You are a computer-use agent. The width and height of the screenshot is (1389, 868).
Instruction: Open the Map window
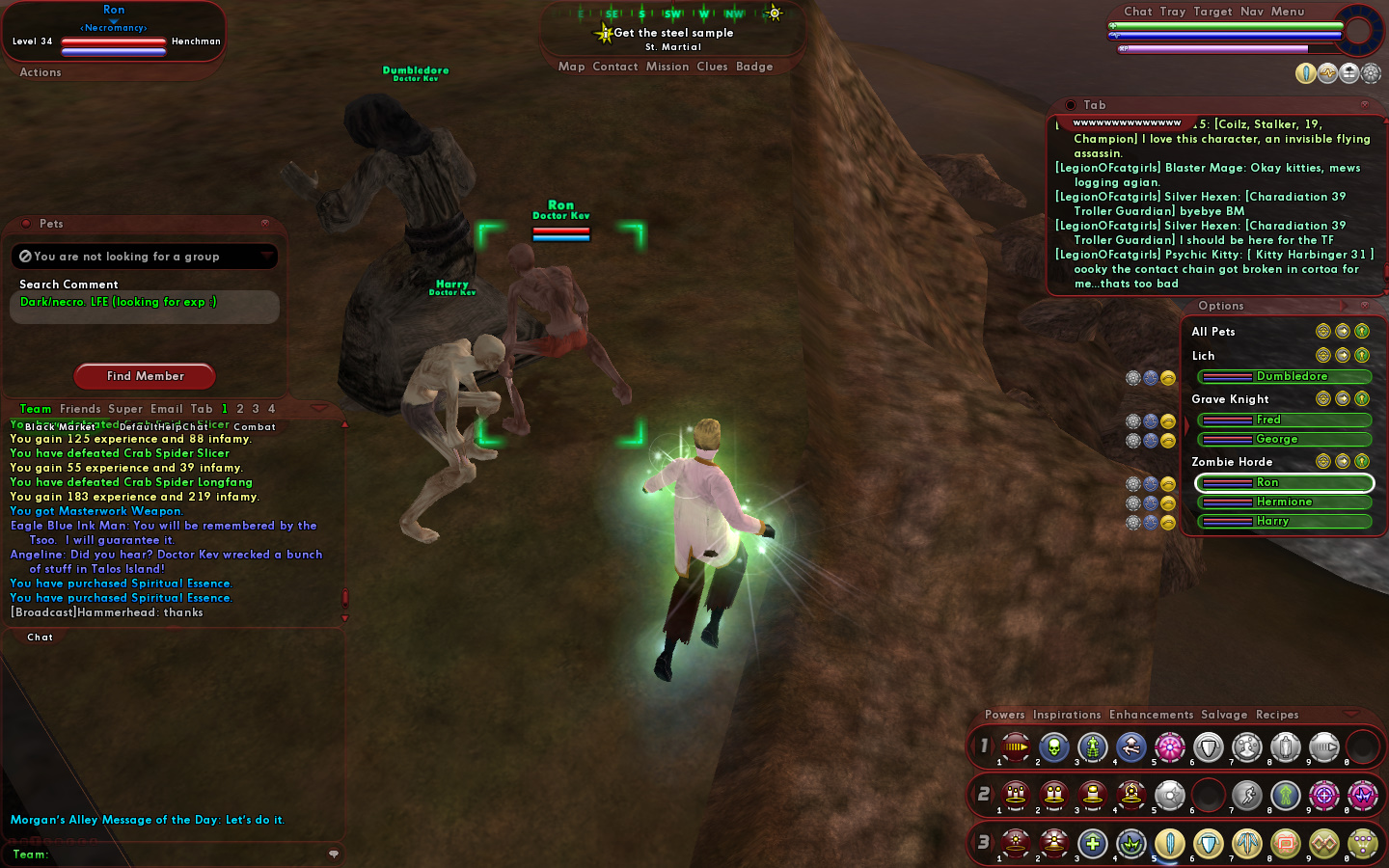point(571,67)
